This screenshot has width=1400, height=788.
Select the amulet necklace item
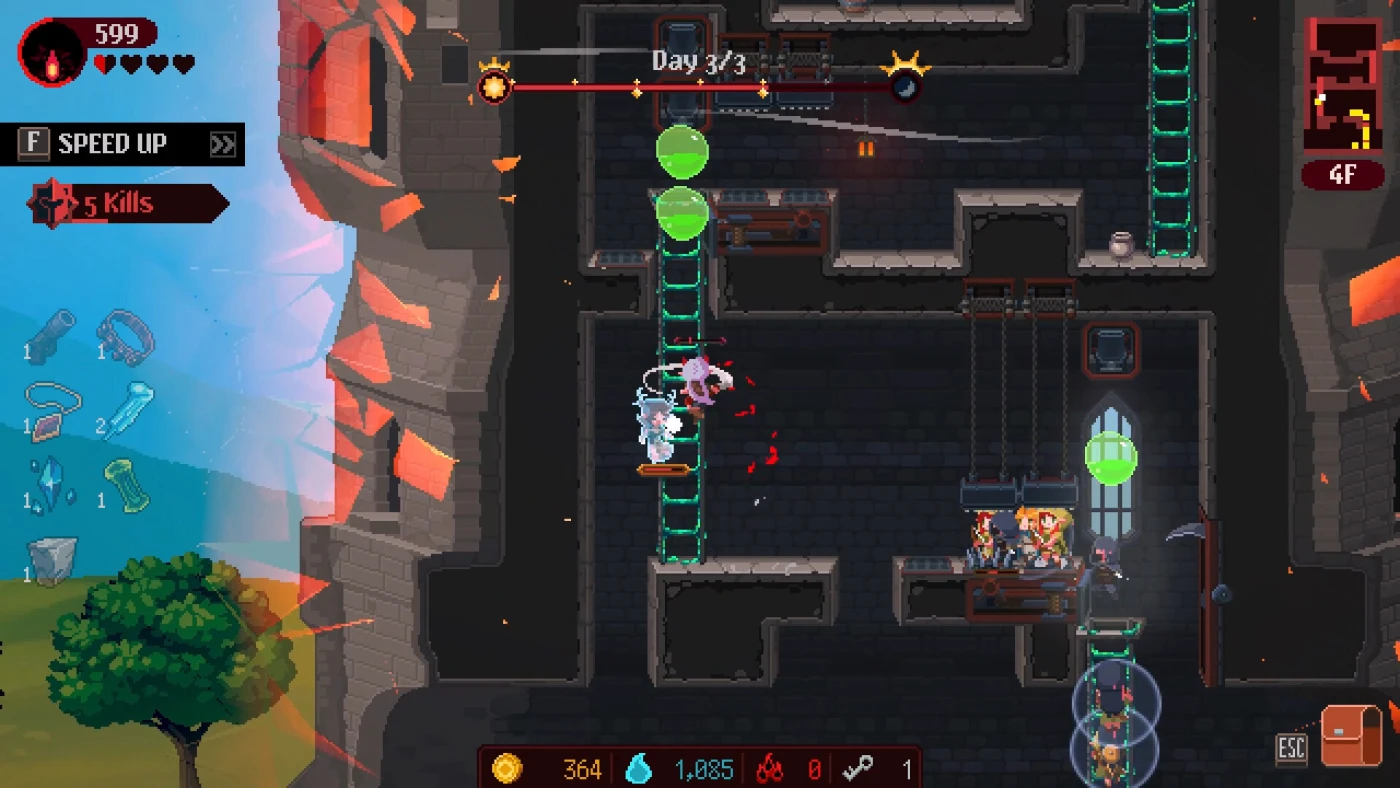(x=52, y=409)
